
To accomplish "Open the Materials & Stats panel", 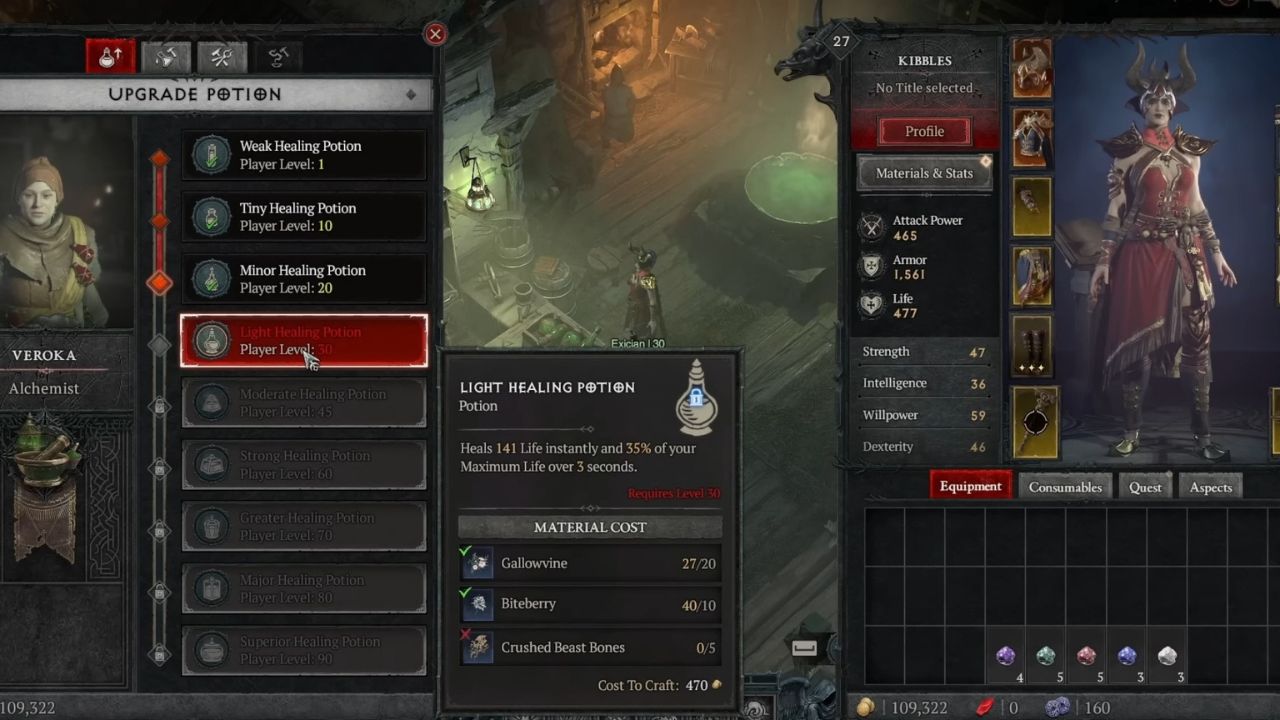I will click(923, 173).
